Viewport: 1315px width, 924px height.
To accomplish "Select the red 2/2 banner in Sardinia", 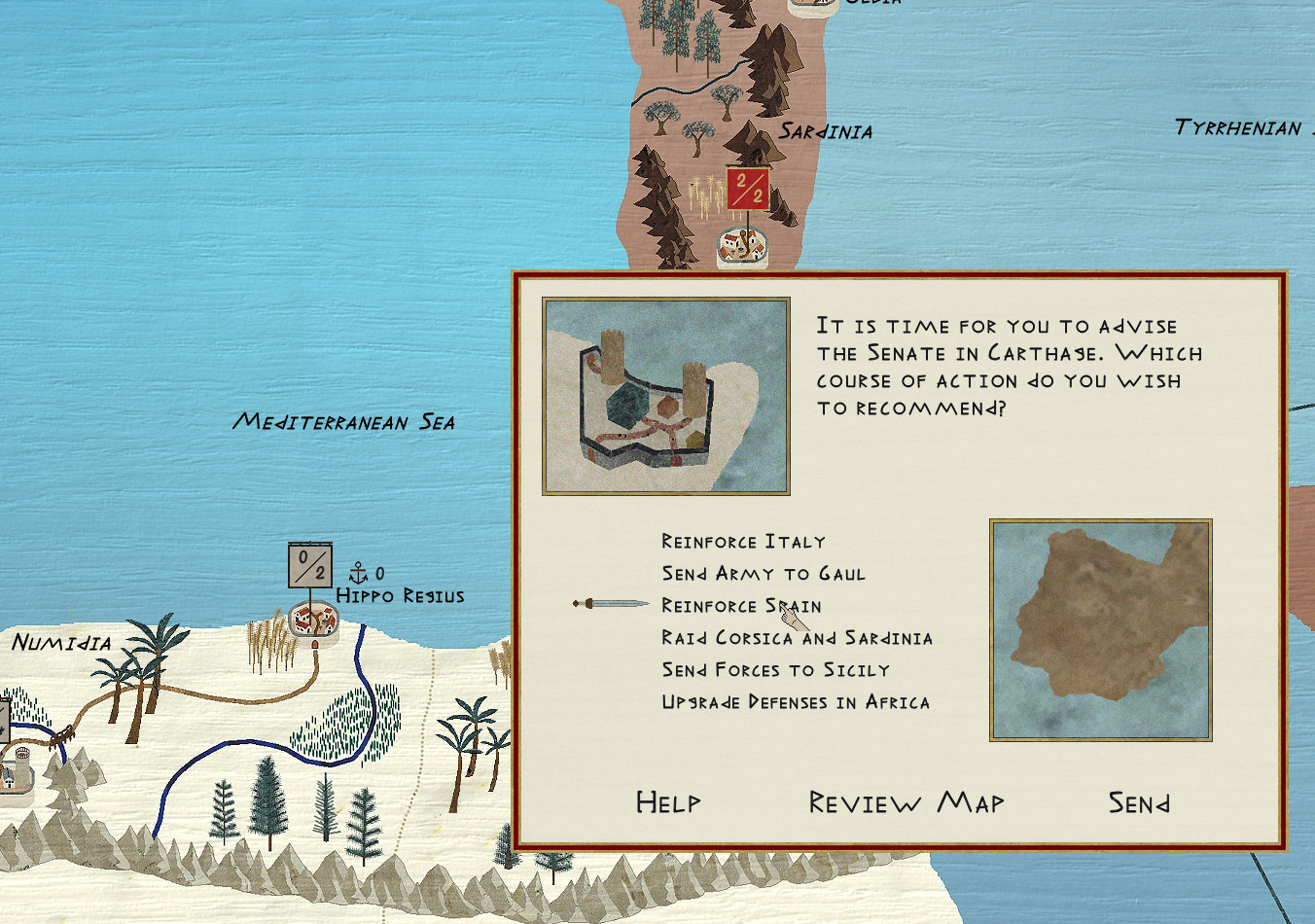I will pyautogui.click(x=747, y=189).
